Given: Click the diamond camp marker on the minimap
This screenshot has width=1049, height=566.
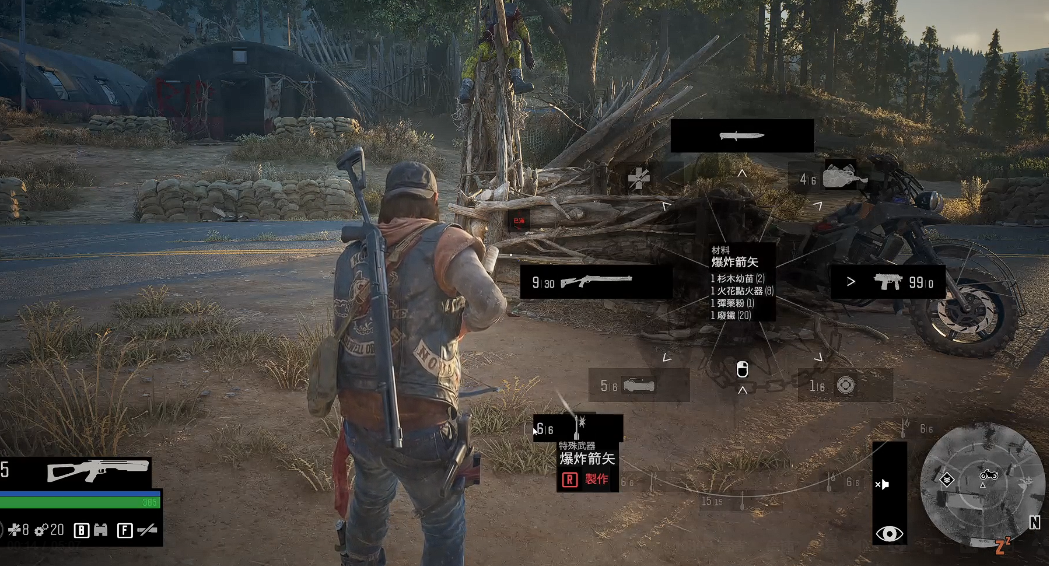Looking at the screenshot, I should point(946,479).
